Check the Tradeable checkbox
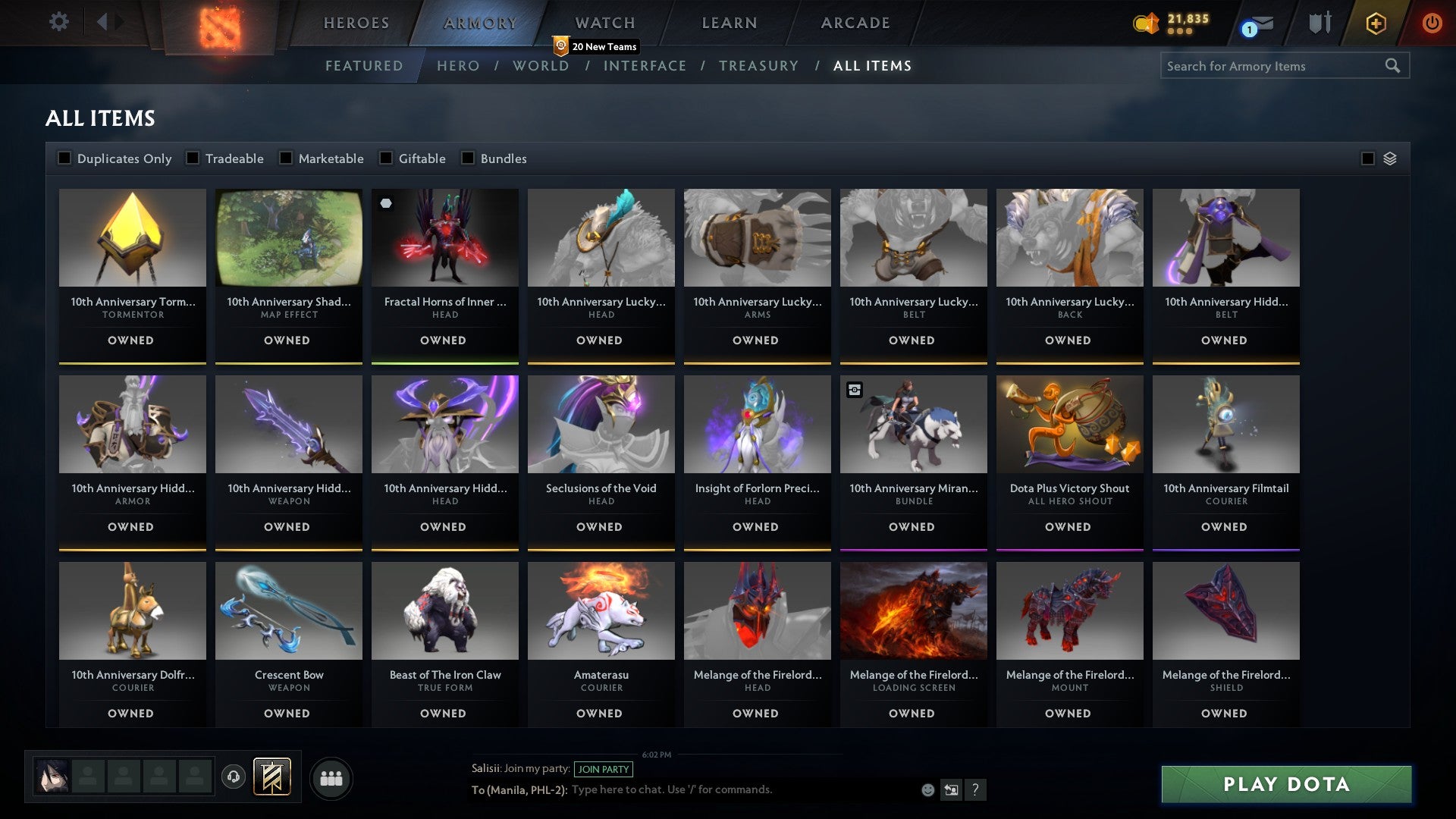 coord(192,158)
